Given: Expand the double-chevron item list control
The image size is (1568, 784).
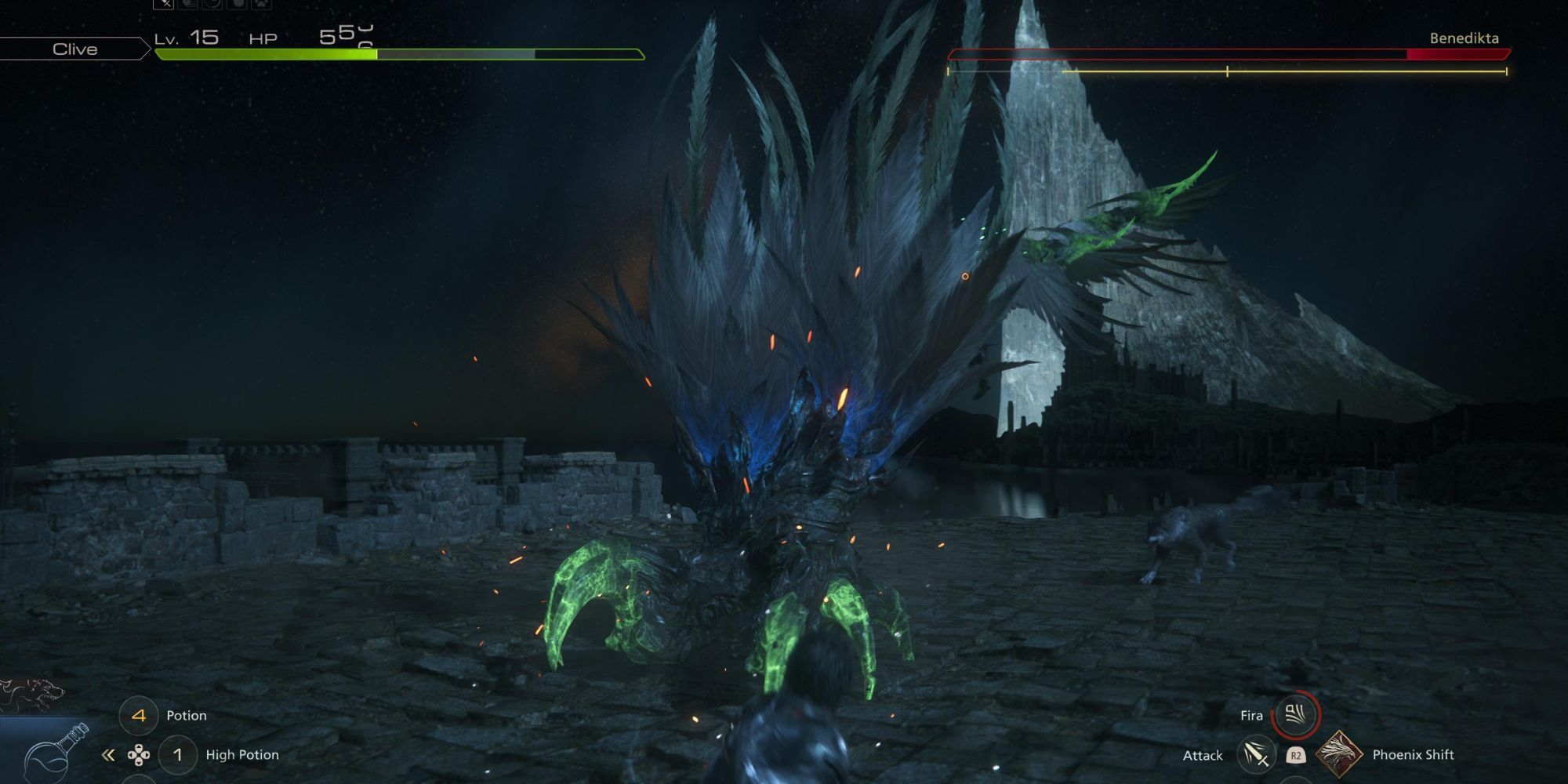Looking at the screenshot, I should [107, 755].
